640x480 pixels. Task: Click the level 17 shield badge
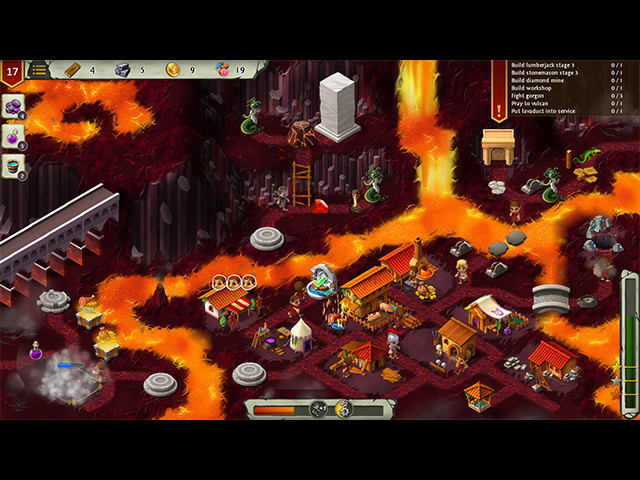(x=12, y=72)
